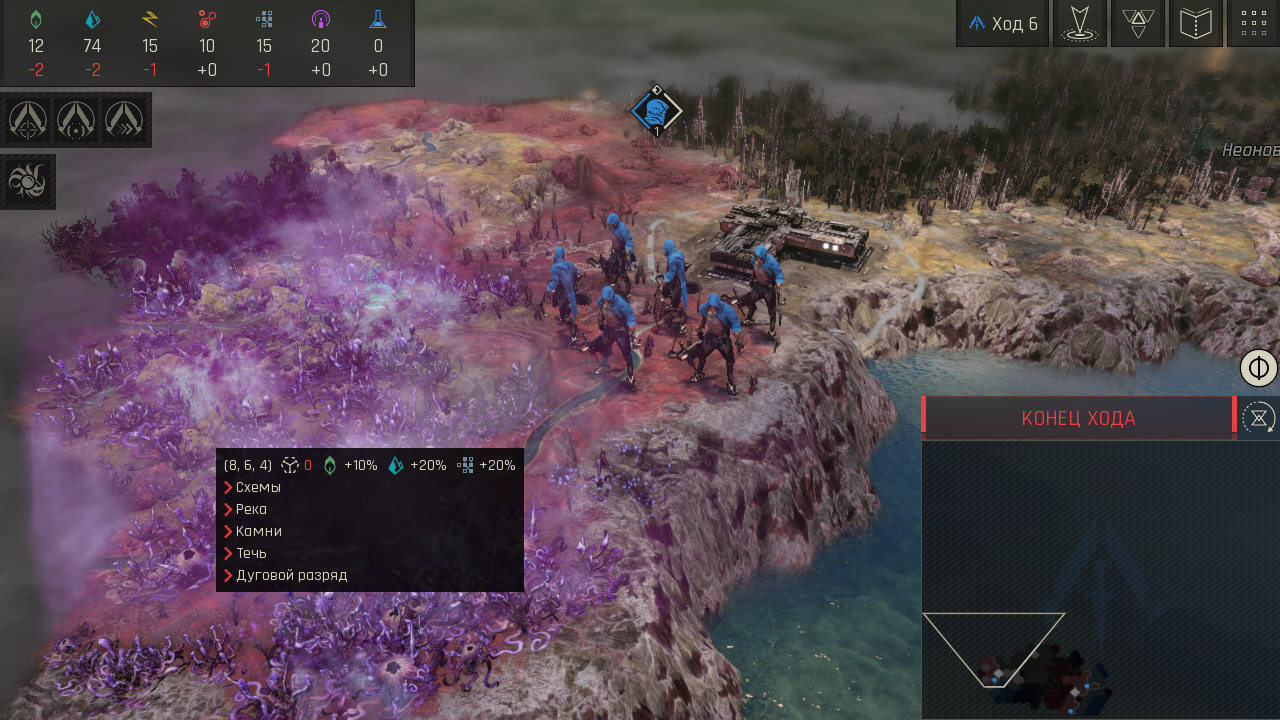Open the triangles icon menu
1280x720 pixels.
[1137, 24]
